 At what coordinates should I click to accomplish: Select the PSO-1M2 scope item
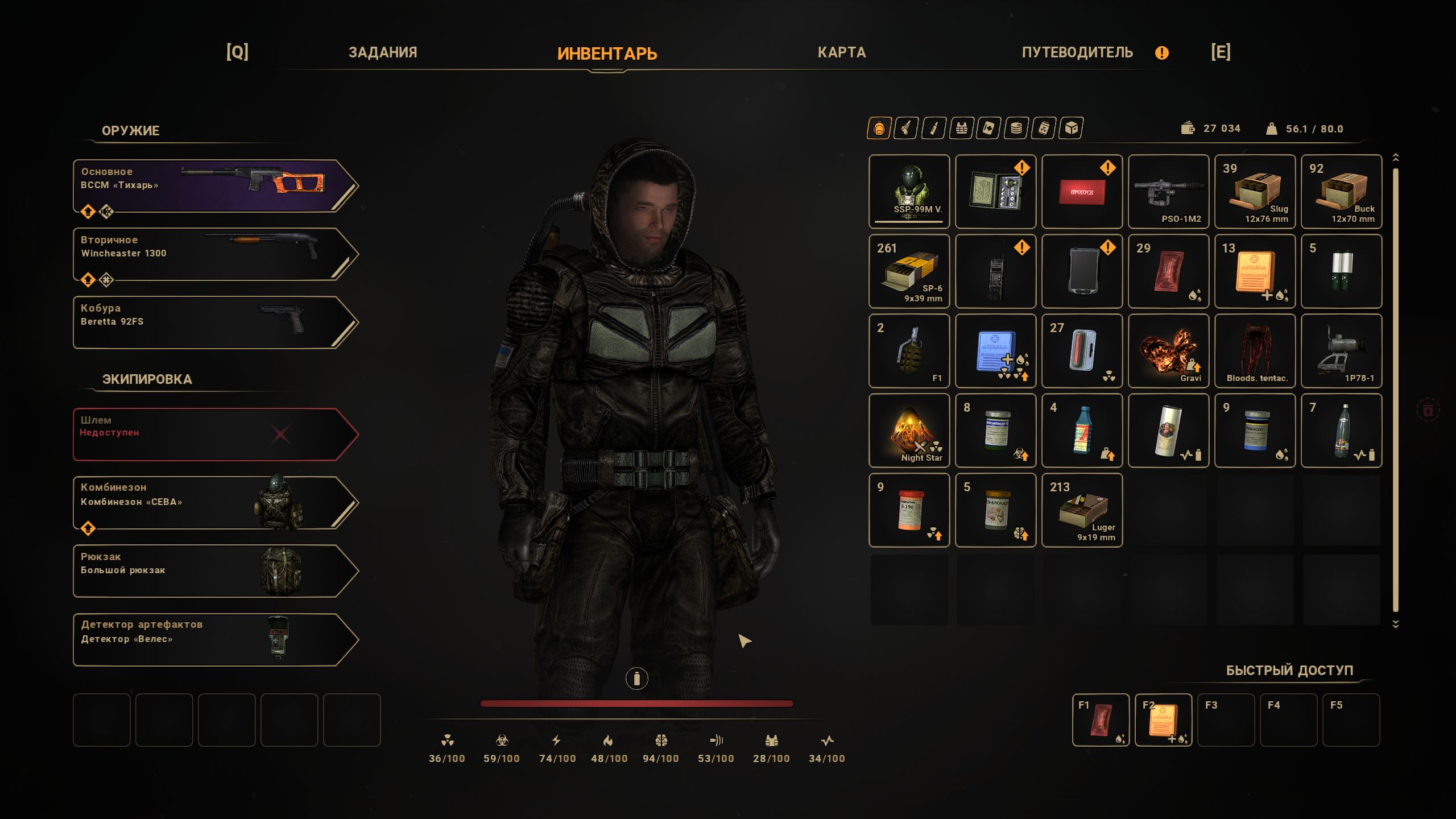click(x=1168, y=192)
